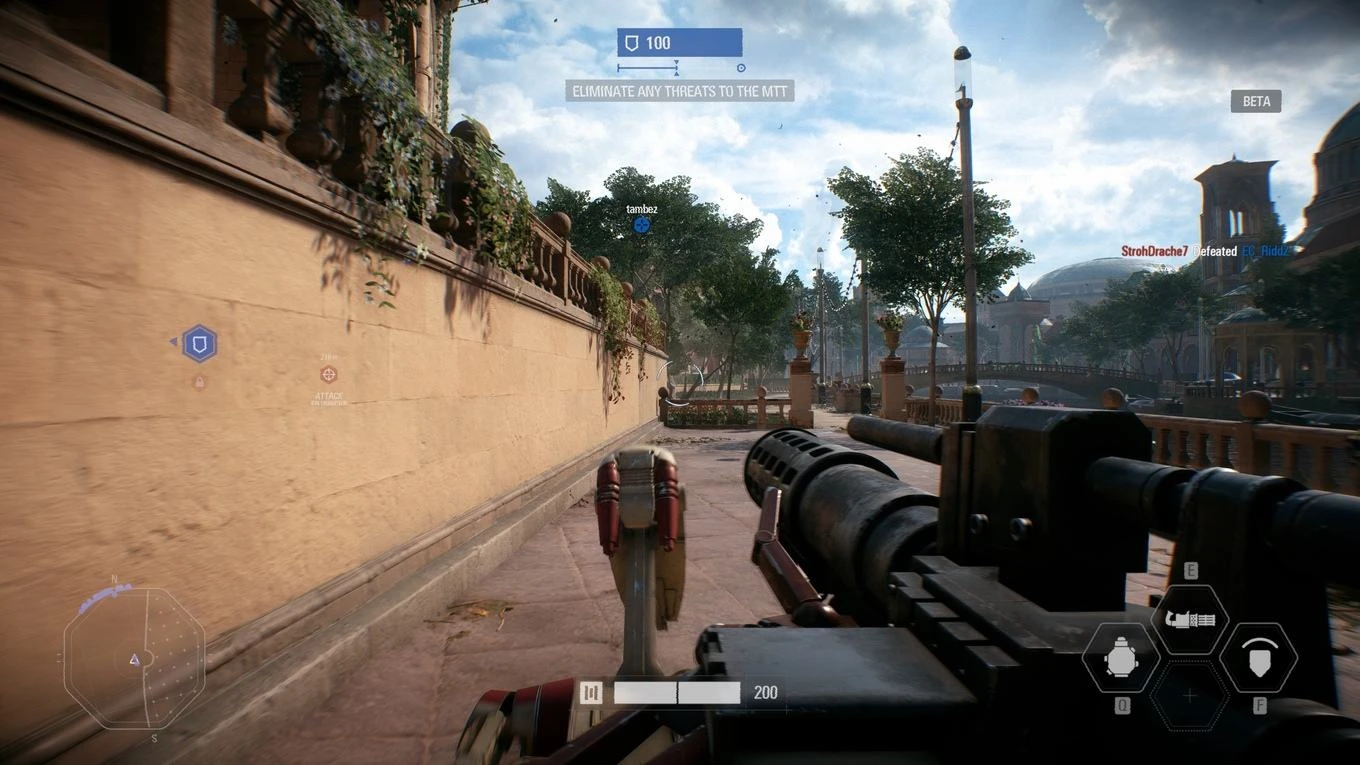Toggle the empty center ability hexagon slot
Viewport: 1360px width, 765px height.
tap(1190, 693)
